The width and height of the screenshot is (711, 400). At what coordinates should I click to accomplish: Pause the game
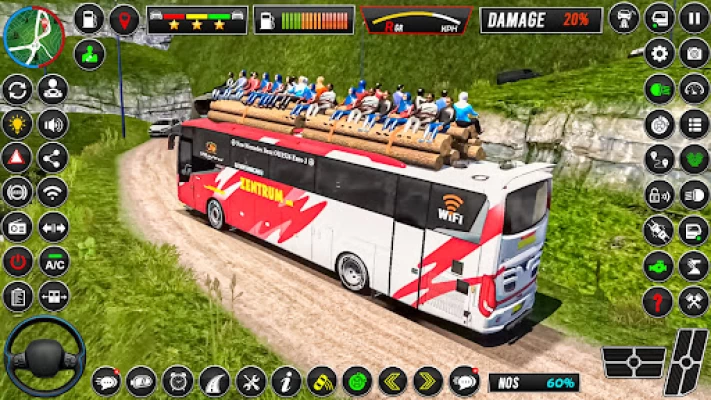click(694, 18)
